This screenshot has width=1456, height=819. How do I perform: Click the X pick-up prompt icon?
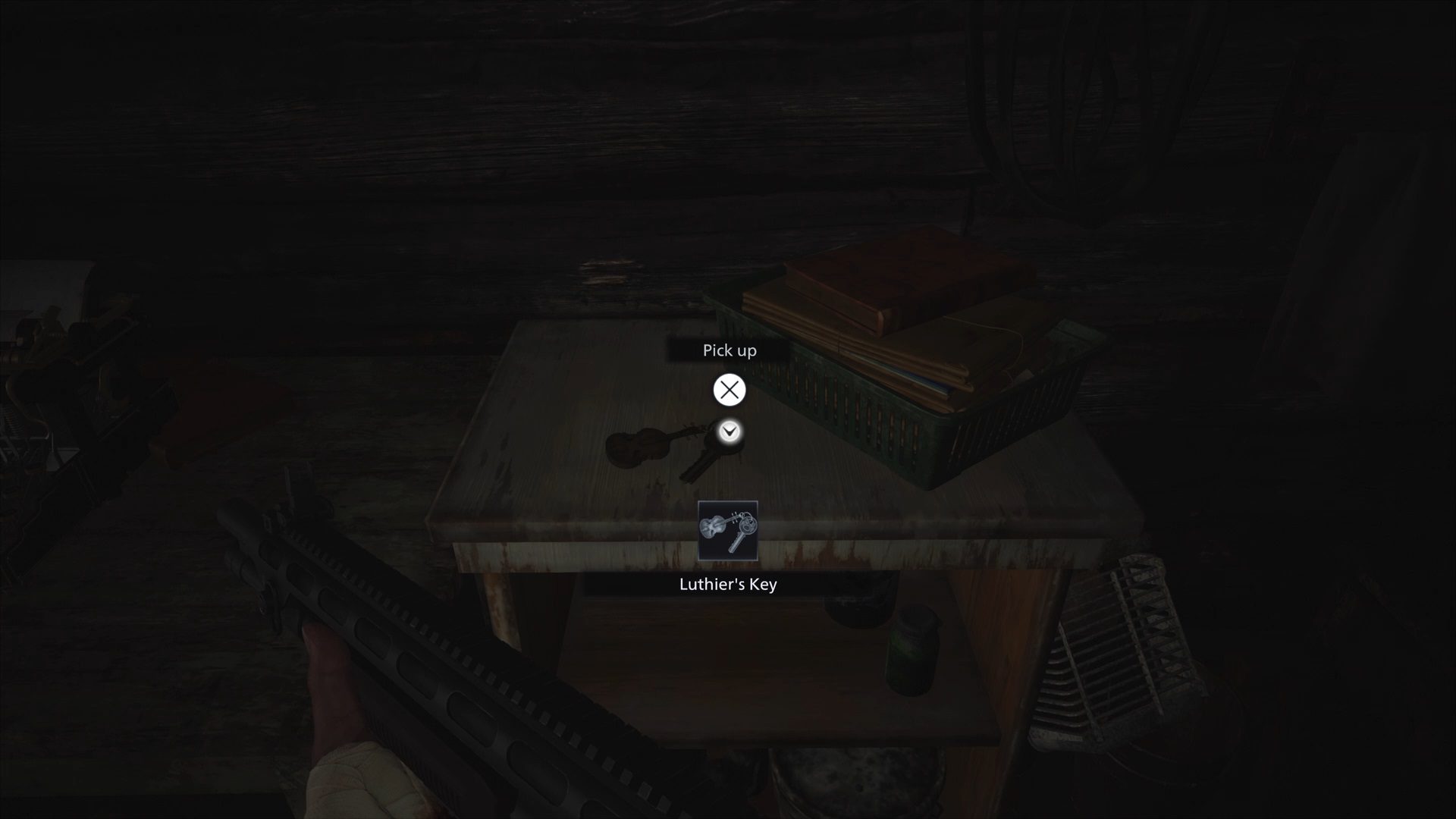coord(729,391)
